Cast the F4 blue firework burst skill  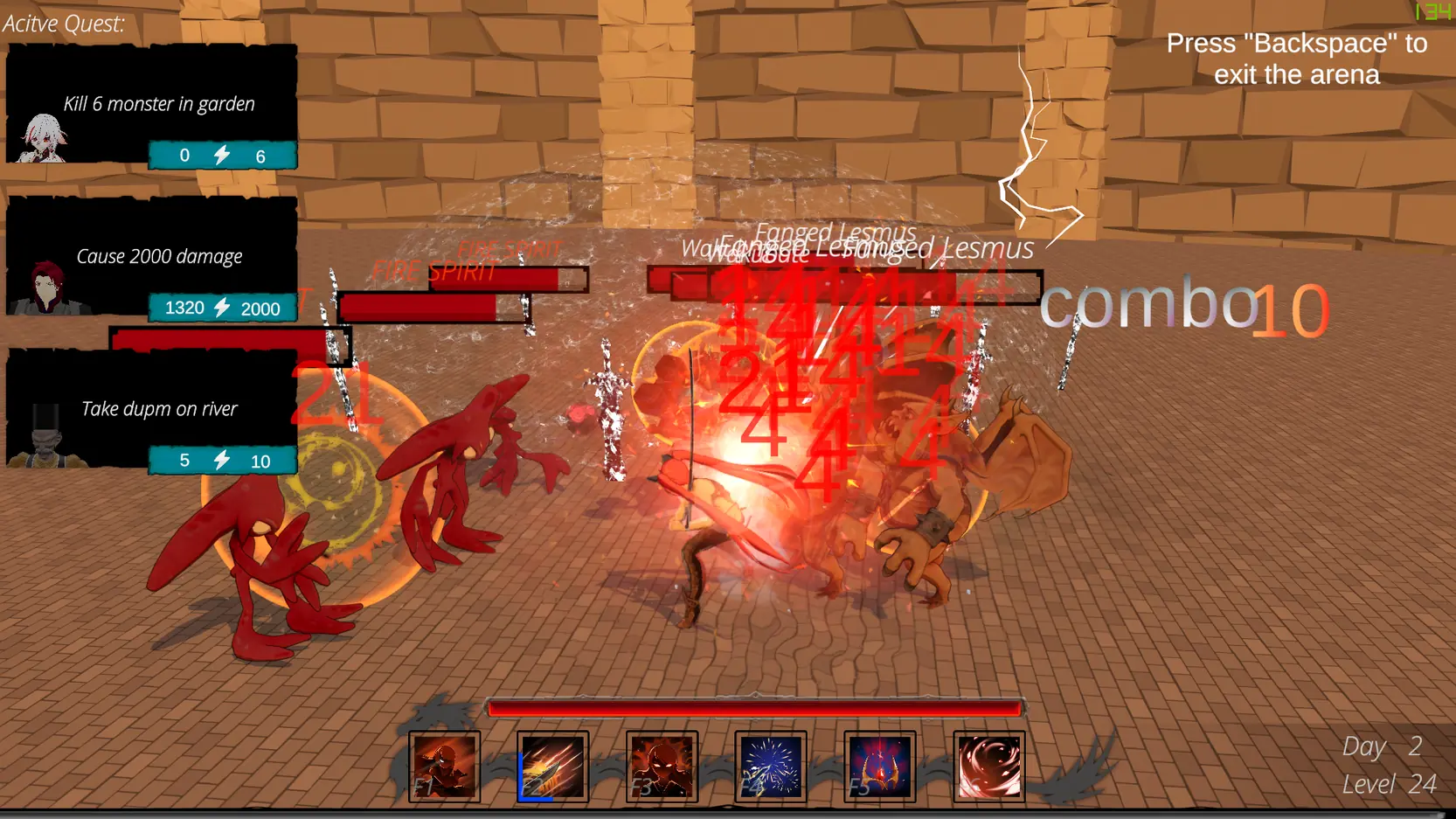pos(771,767)
